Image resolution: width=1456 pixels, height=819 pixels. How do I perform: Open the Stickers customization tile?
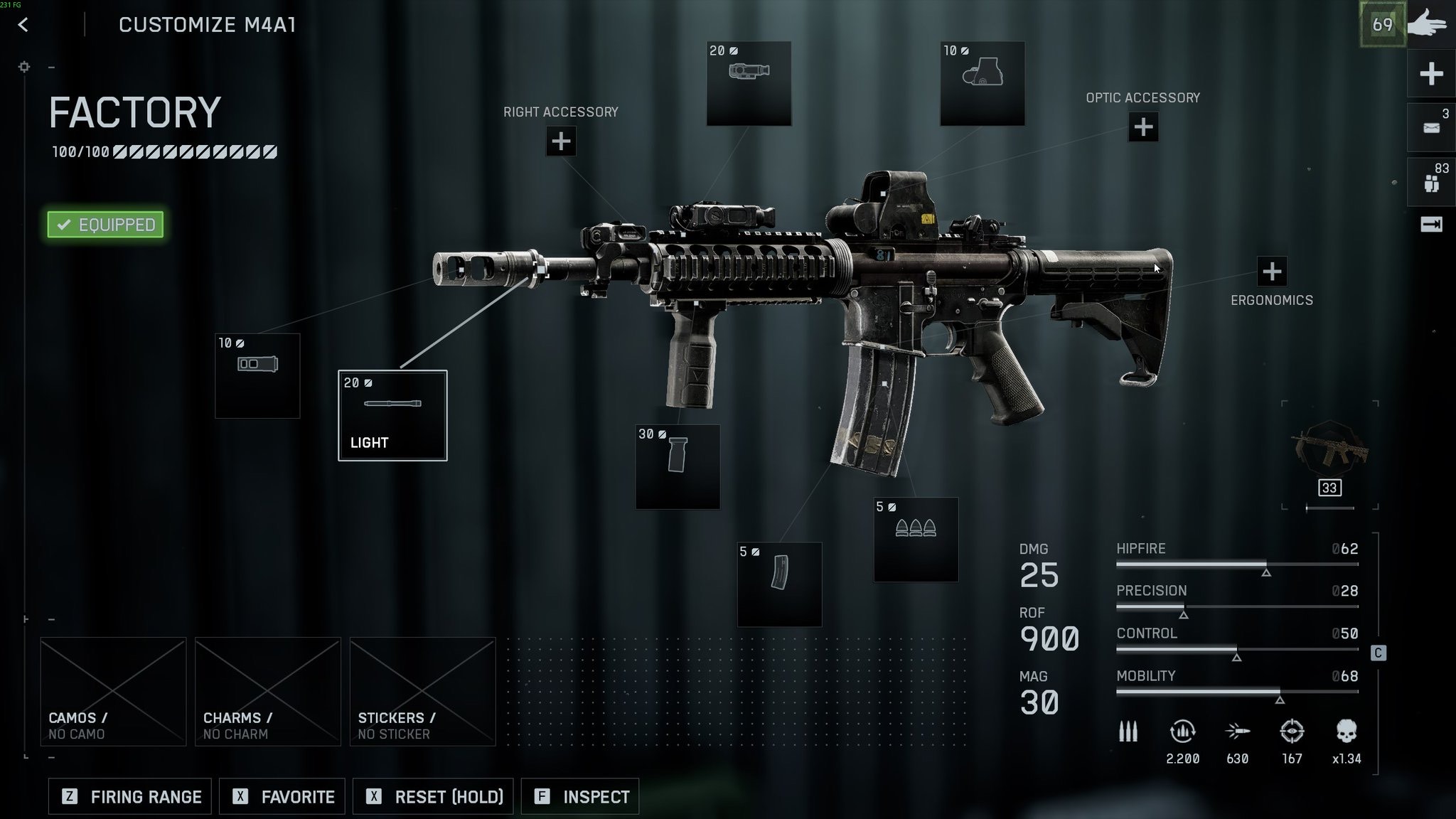coord(422,691)
